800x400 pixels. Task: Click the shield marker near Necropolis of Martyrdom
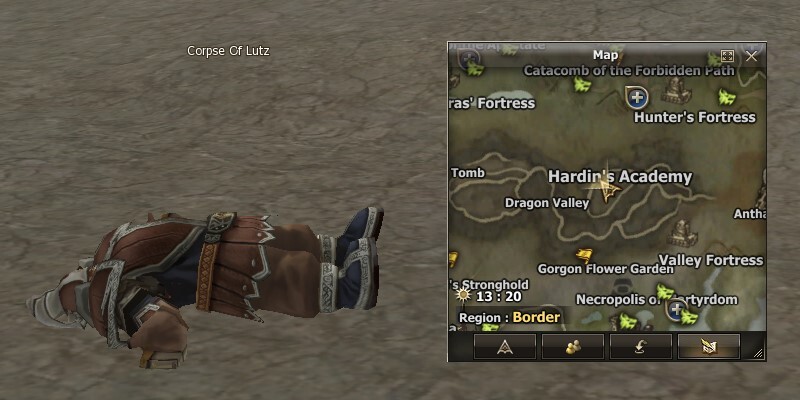tap(677, 309)
